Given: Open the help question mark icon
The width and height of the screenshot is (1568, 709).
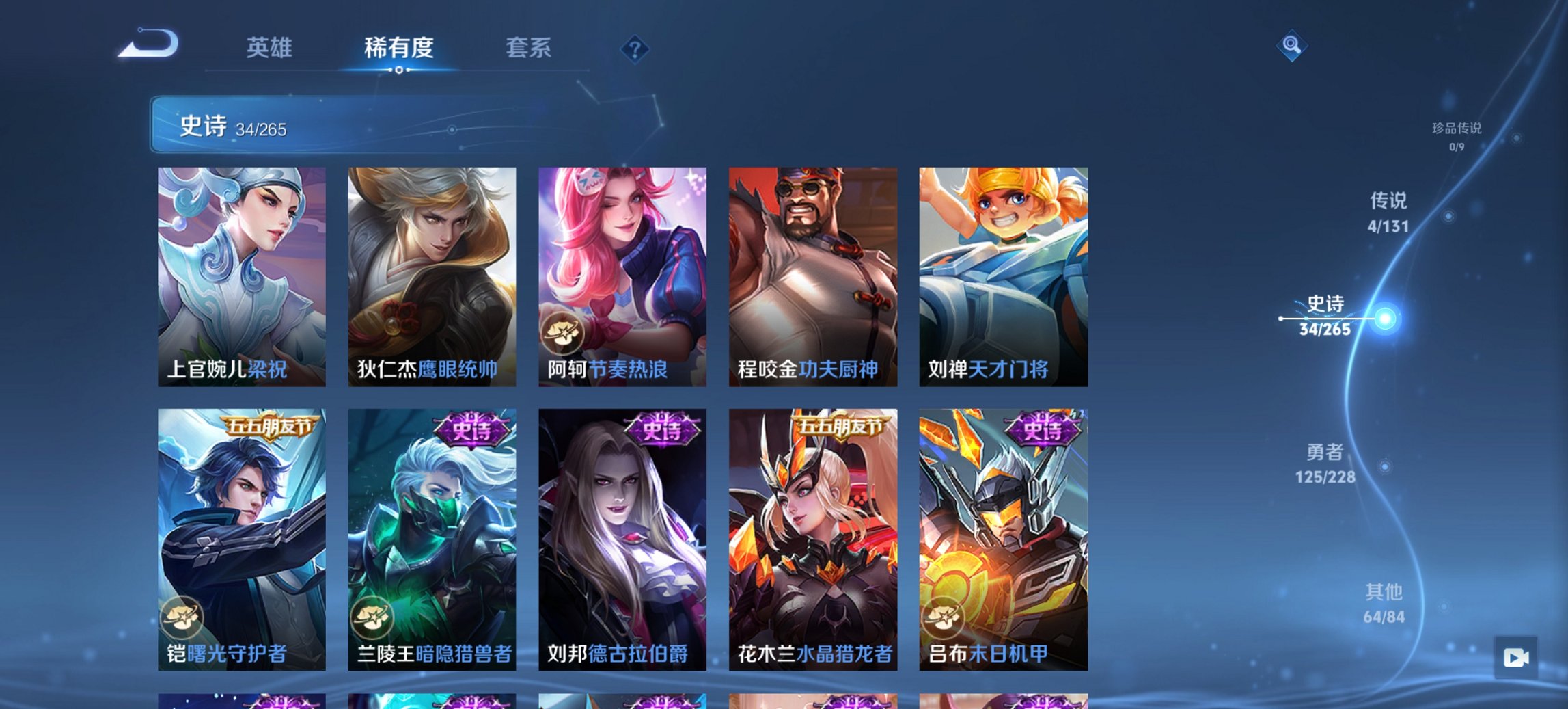Looking at the screenshot, I should coord(635,49).
